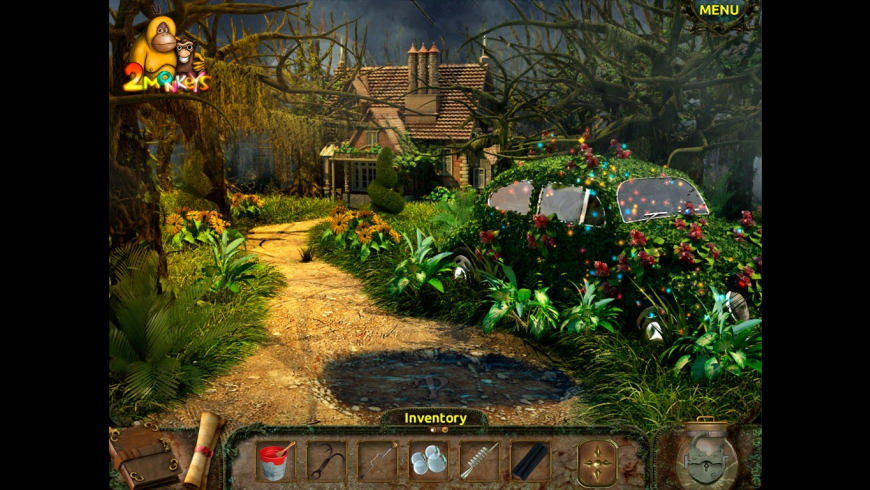Pick the black folded cloth item
Image resolution: width=870 pixels, height=490 pixels.
tap(530, 462)
